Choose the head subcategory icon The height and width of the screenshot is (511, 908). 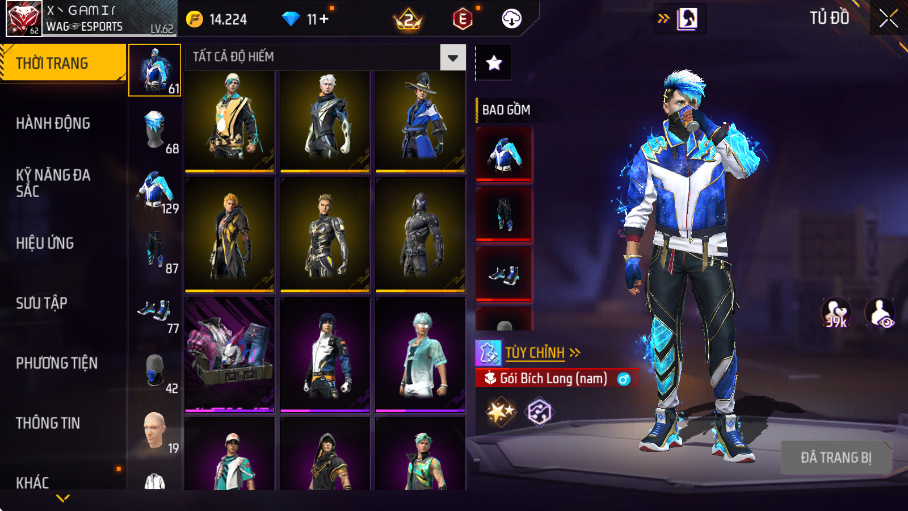[153, 431]
